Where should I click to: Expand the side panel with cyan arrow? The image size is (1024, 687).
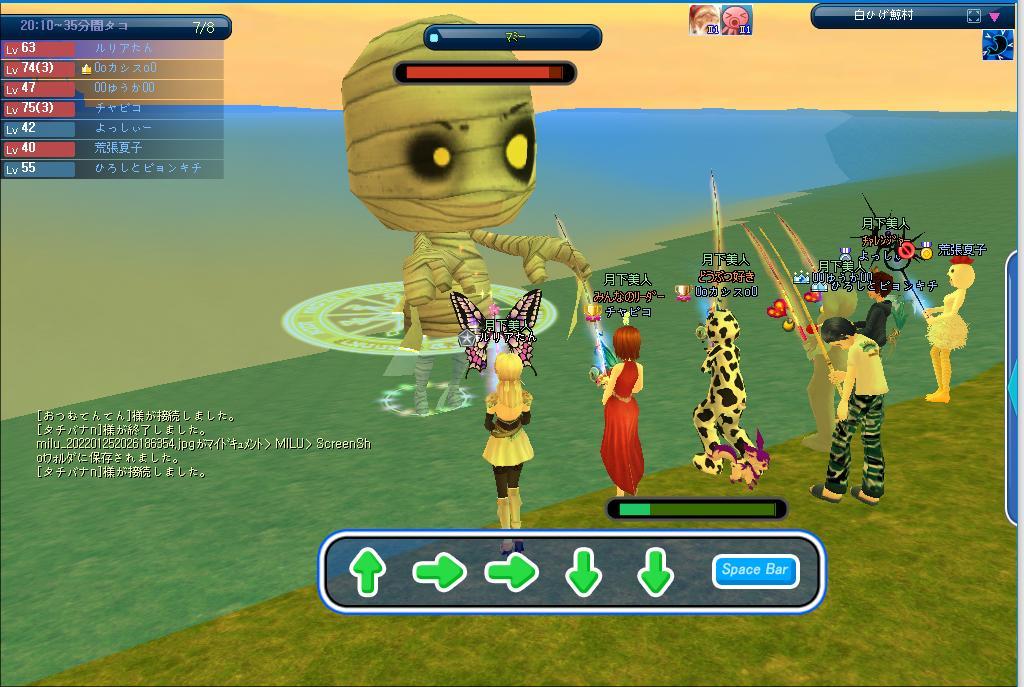1013,380
